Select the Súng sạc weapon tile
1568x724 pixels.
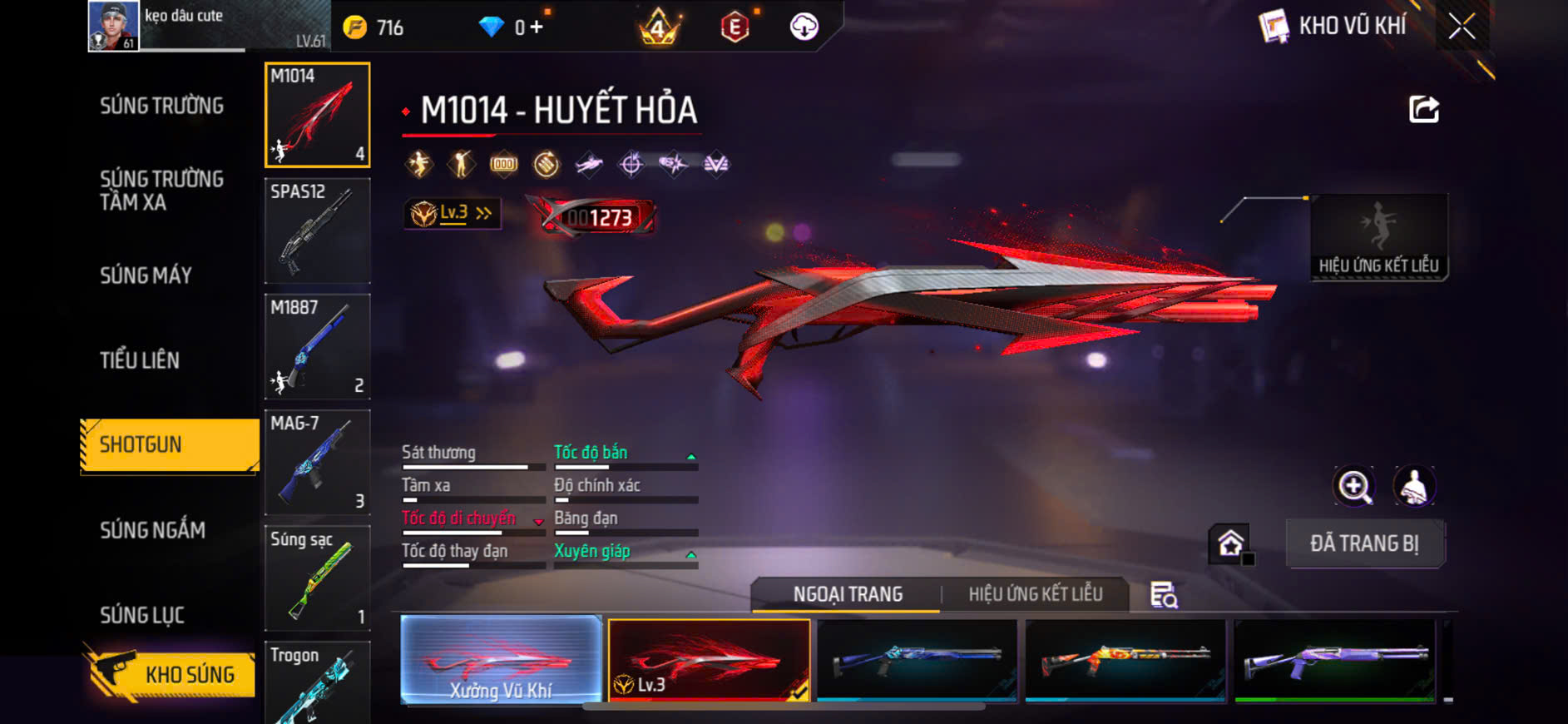pos(317,578)
